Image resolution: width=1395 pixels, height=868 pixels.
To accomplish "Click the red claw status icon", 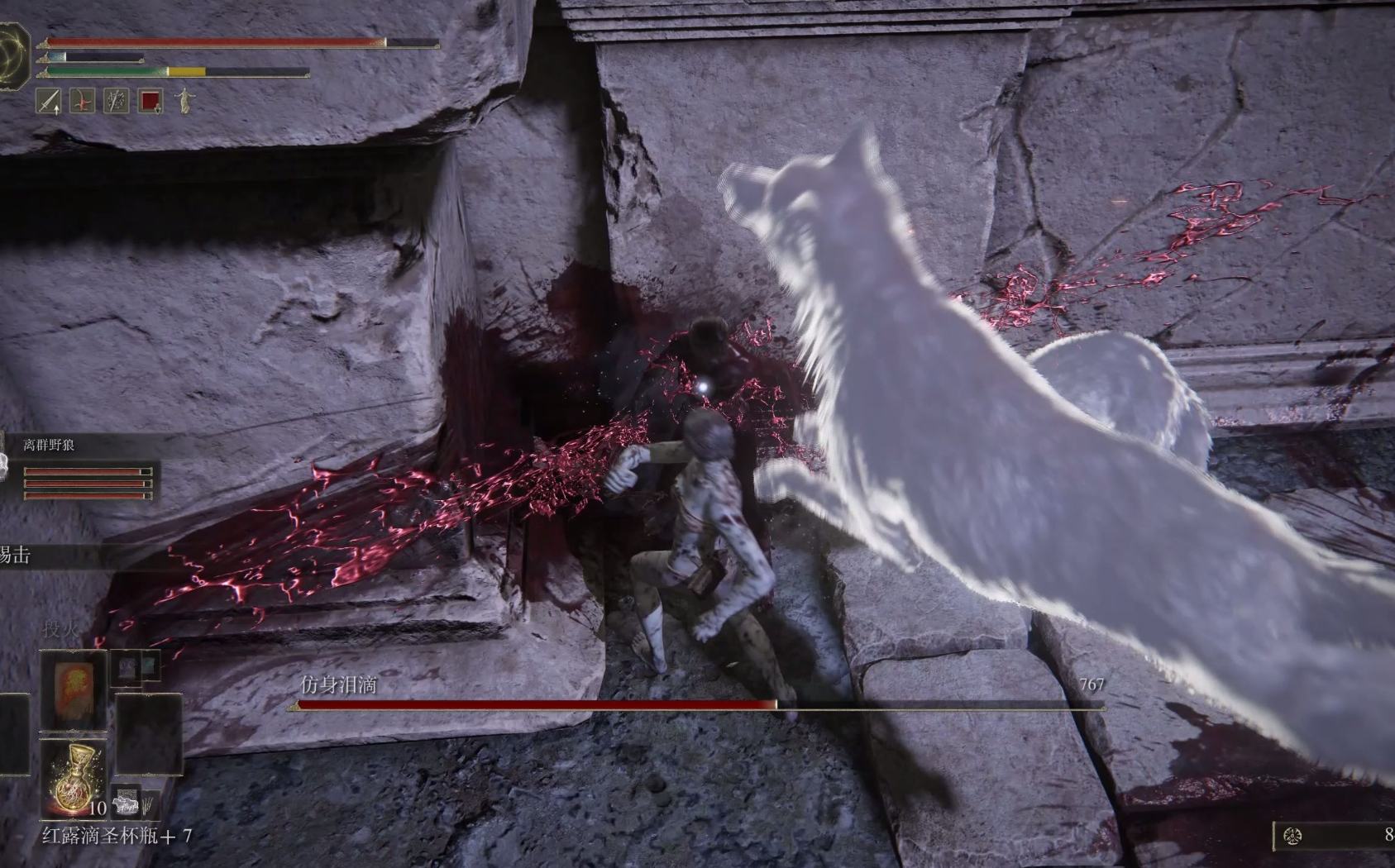I will point(83,102).
